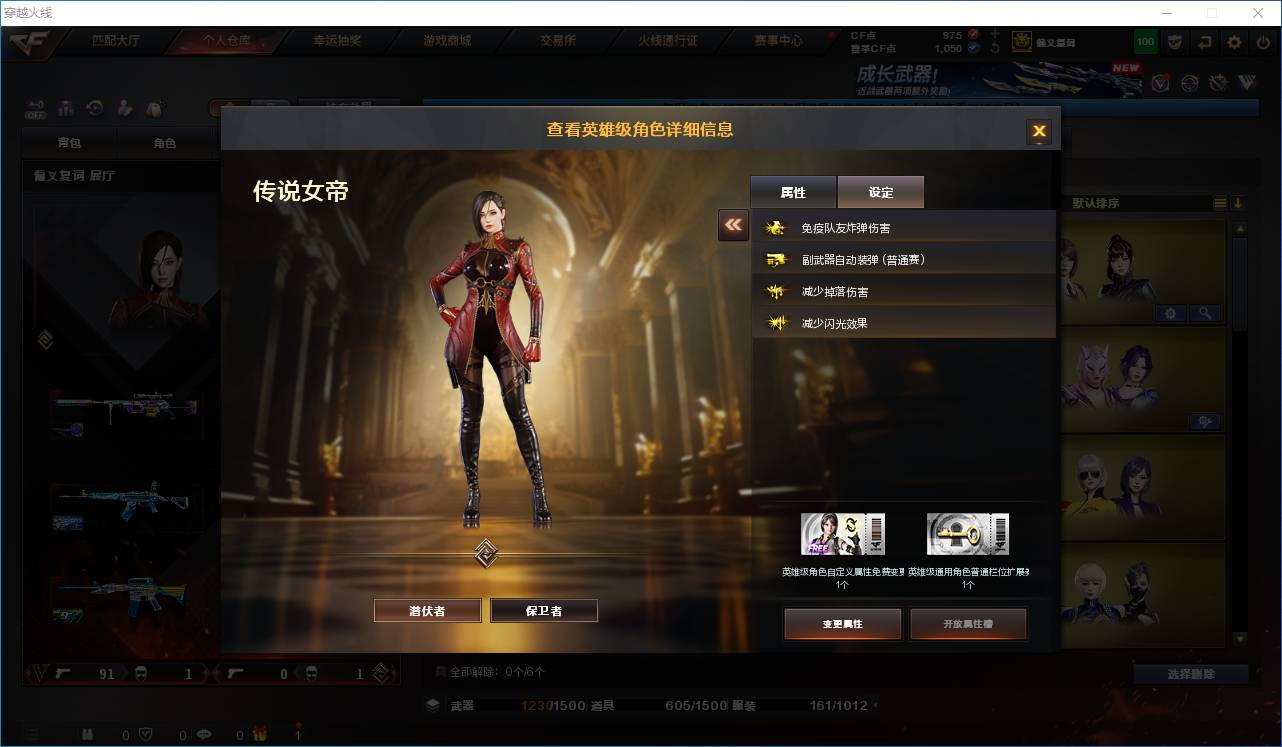The image size is (1282, 747).
Task: Click the list-sort icon beside 默认排序
Action: (x=1220, y=202)
